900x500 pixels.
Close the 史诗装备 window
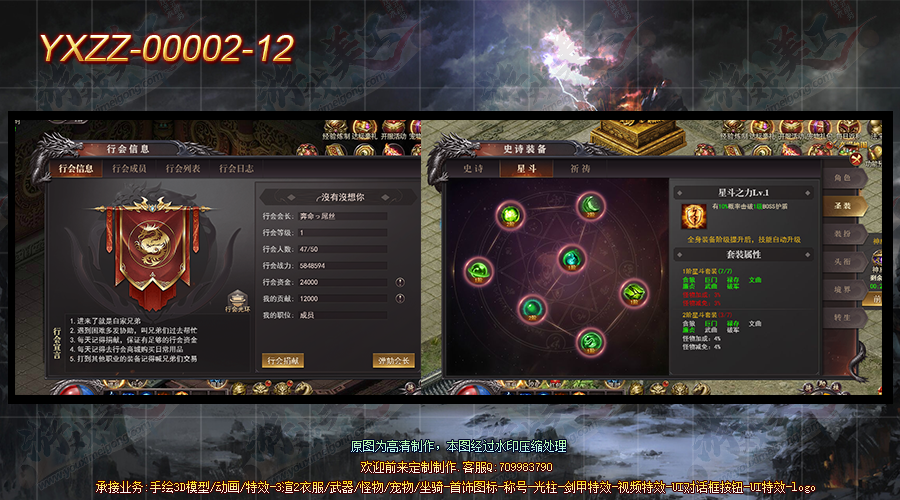pyautogui.click(x=856, y=159)
